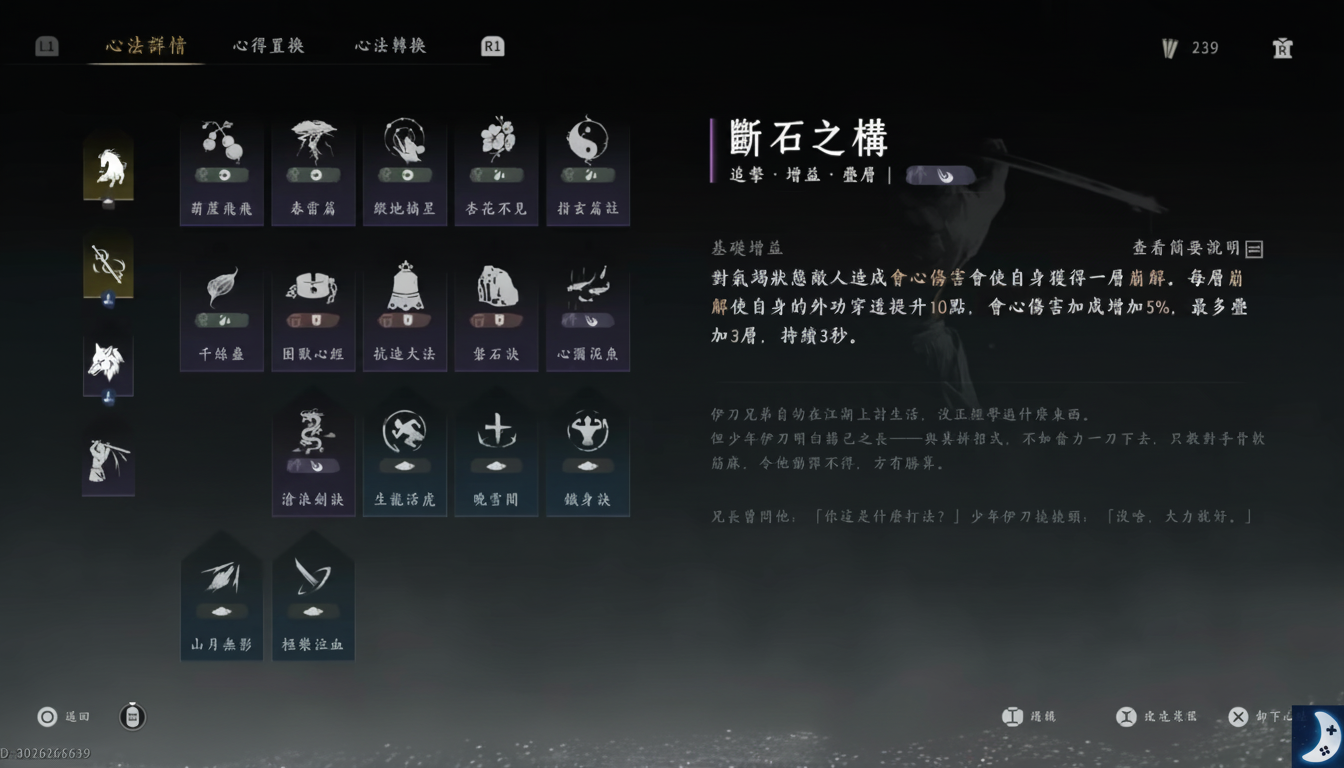Open the R1 shoulder navigation prompt
This screenshot has height=768, width=1344.
490,45
